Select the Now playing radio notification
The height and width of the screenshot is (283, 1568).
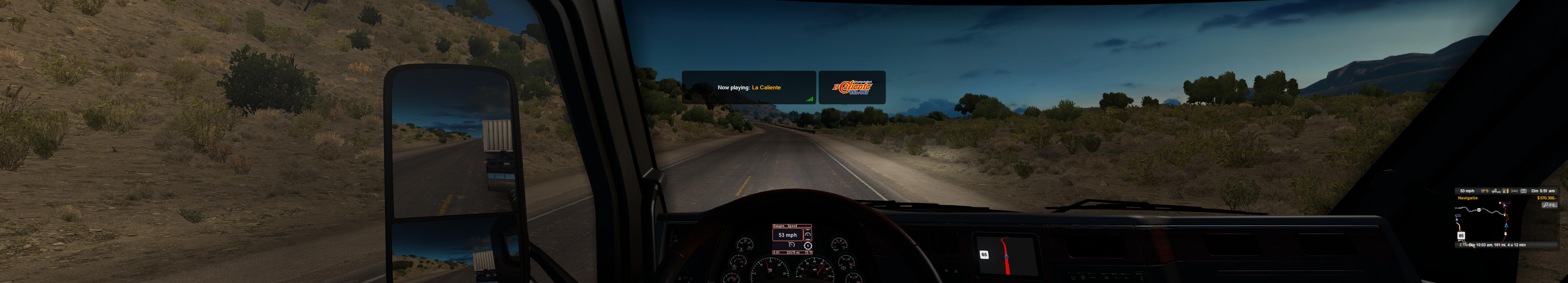pyautogui.click(x=748, y=88)
